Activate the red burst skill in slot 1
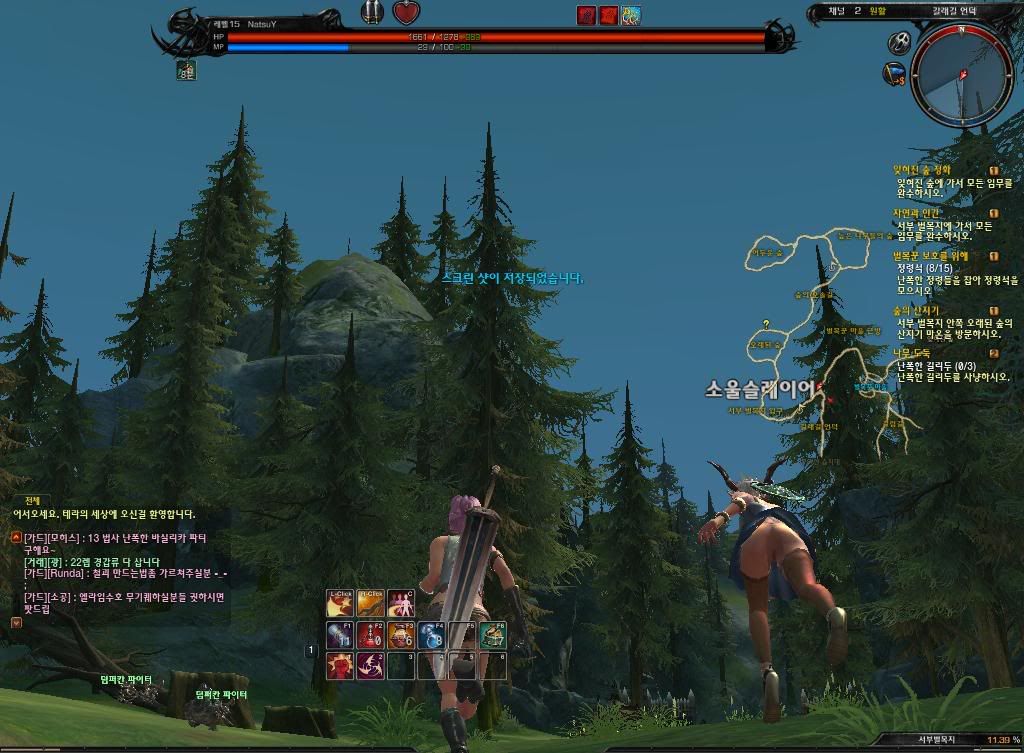Viewport: 1024px width, 753px height. tap(339, 665)
